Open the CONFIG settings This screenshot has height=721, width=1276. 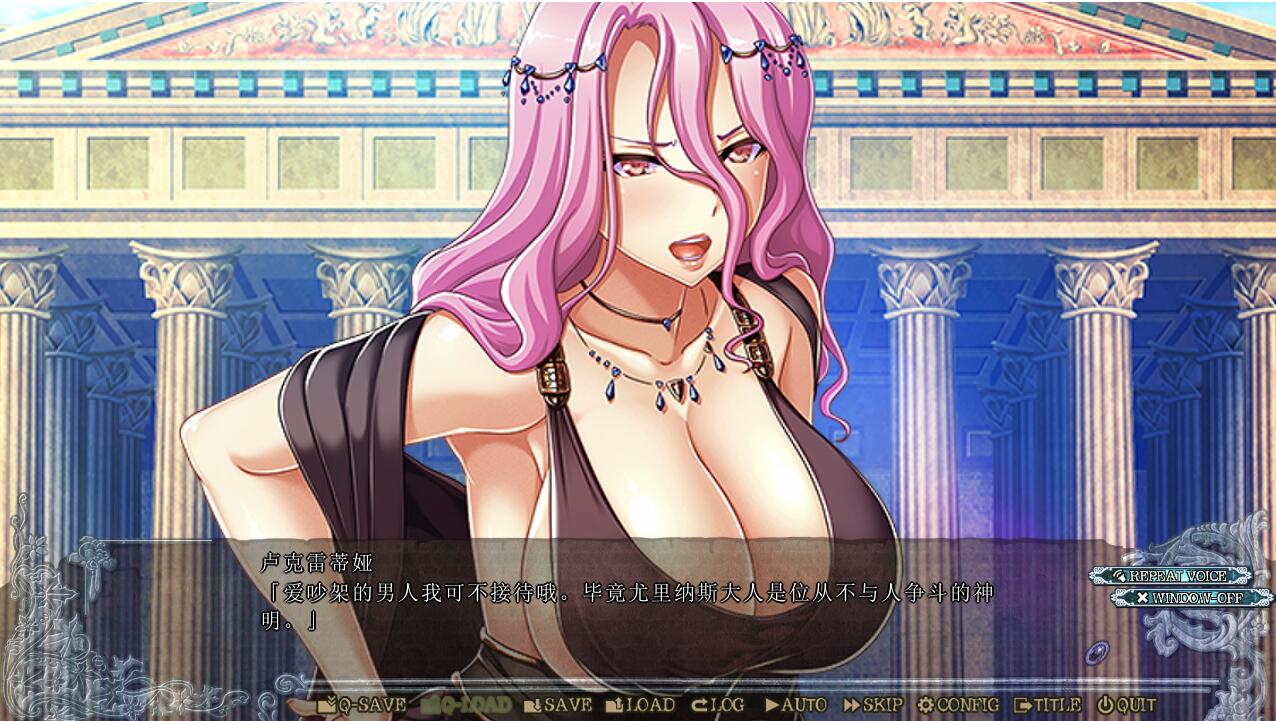coord(958,705)
